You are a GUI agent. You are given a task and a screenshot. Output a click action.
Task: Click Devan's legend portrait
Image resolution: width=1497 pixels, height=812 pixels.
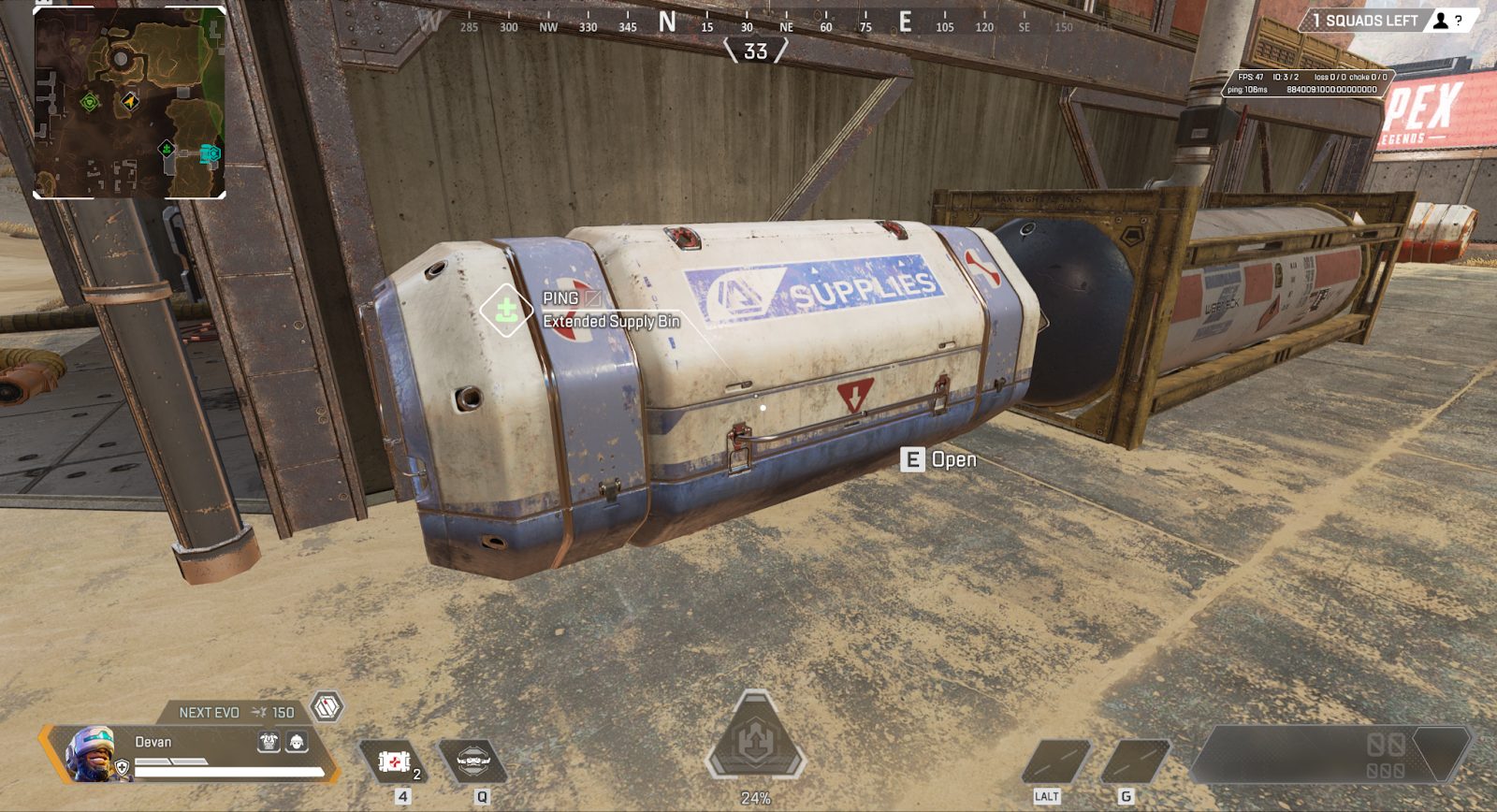tap(91, 753)
